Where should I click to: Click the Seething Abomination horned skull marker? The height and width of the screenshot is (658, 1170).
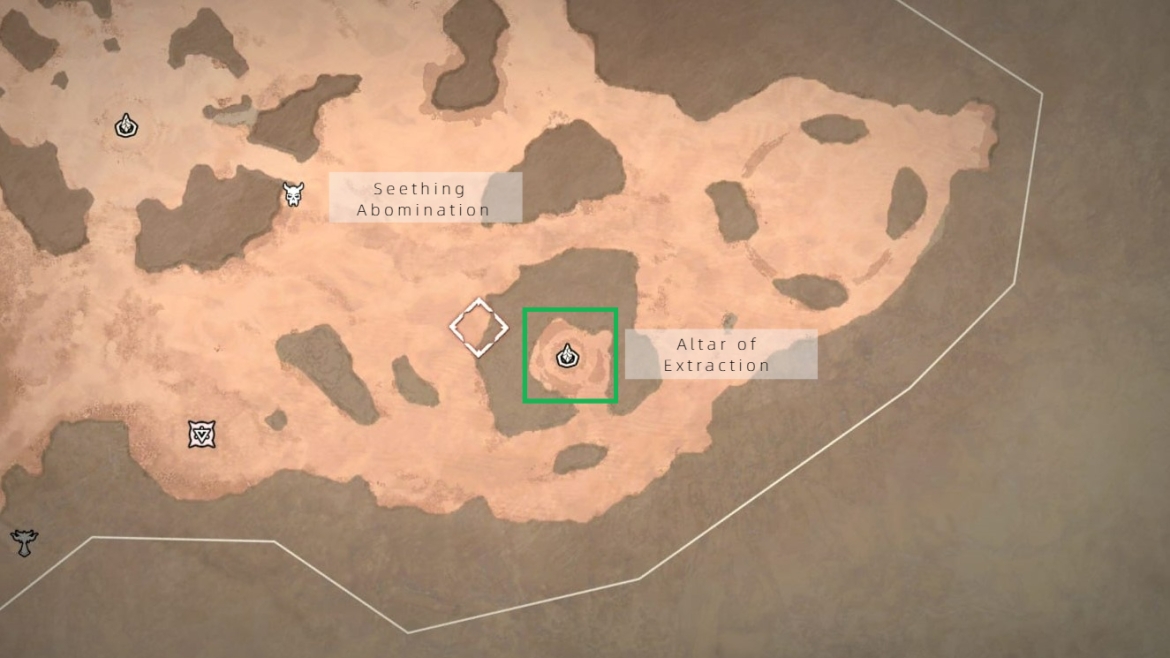(x=293, y=194)
